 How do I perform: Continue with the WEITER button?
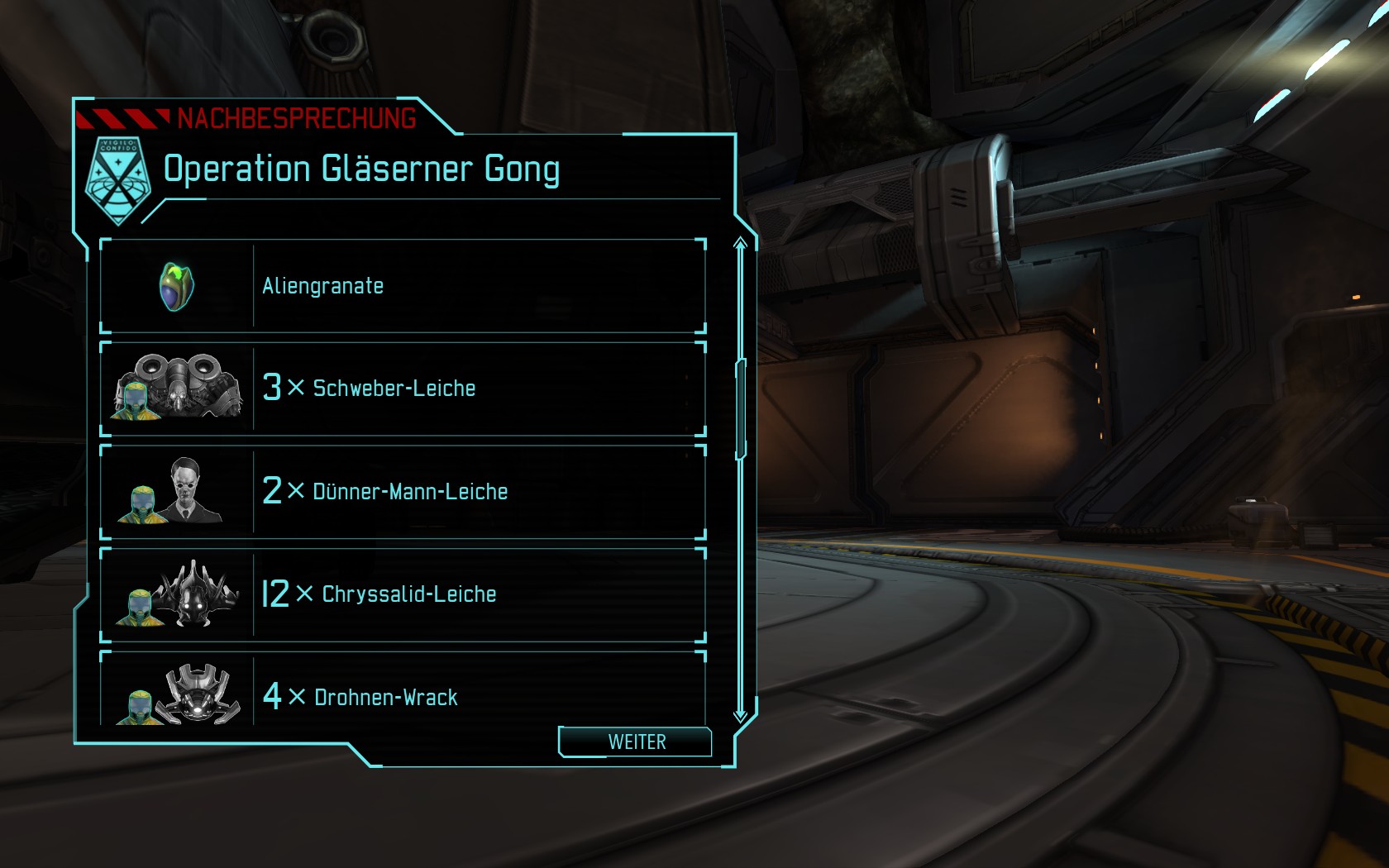coord(635,742)
